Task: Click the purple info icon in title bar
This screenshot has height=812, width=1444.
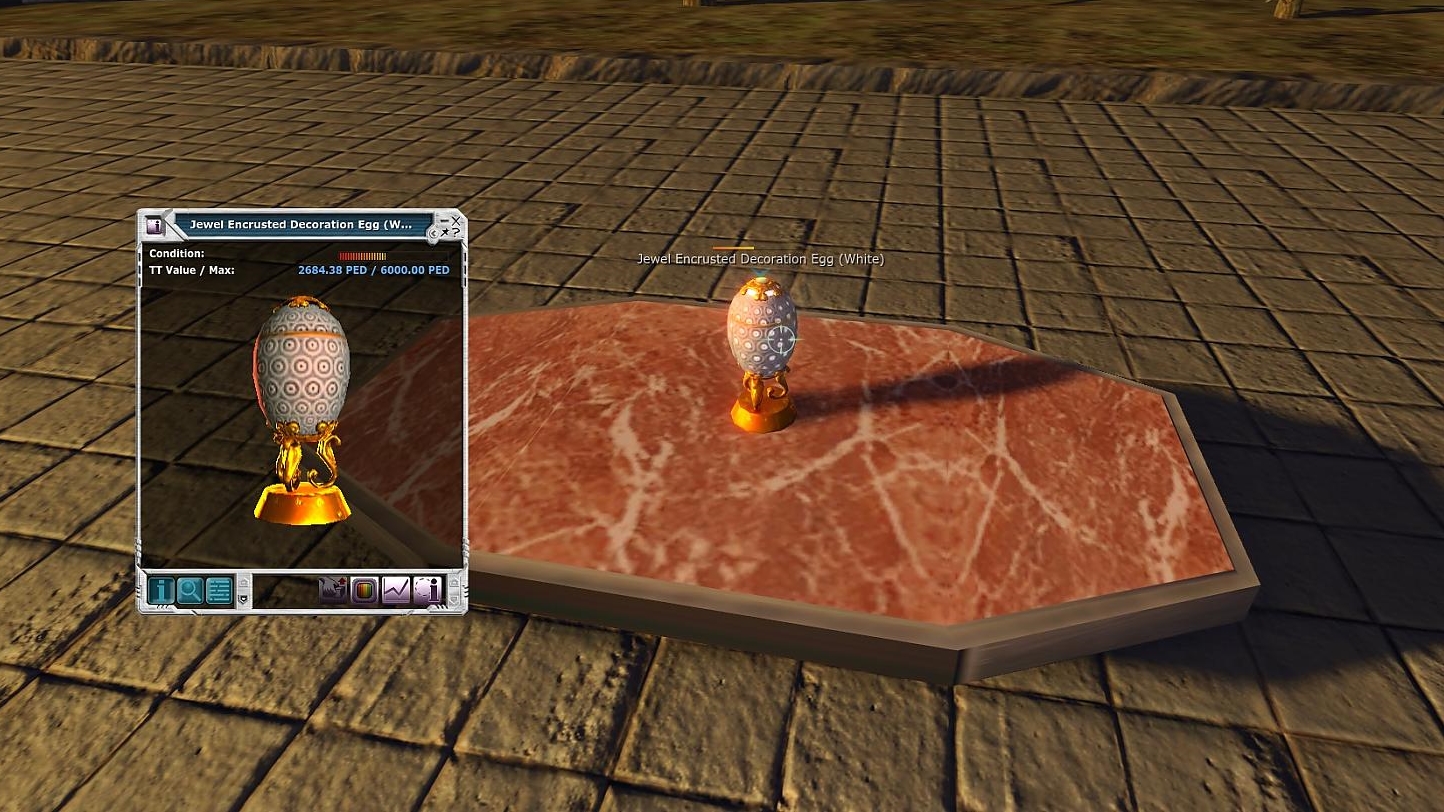Action: (x=155, y=226)
